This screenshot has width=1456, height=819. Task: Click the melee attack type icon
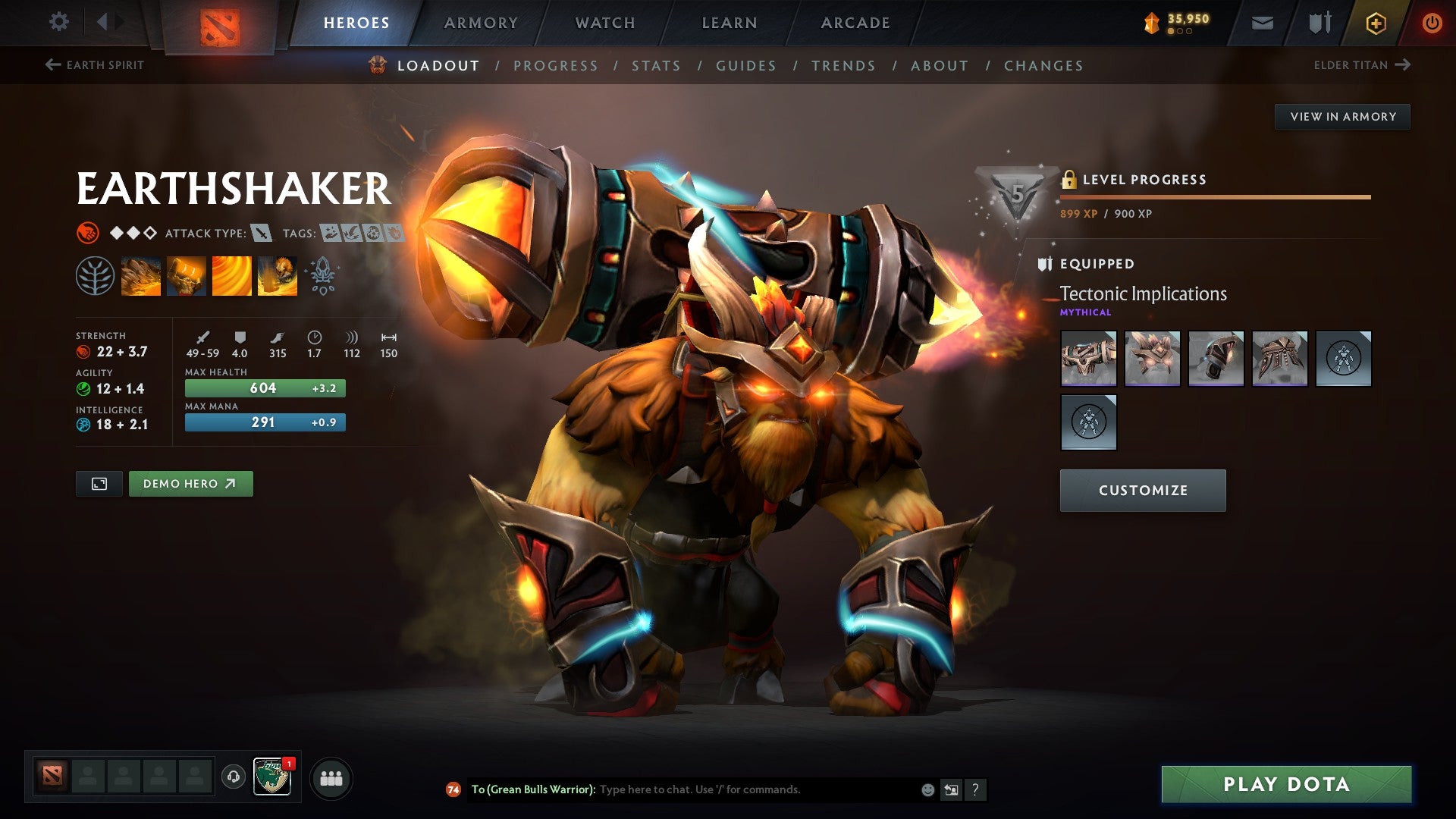[262, 234]
